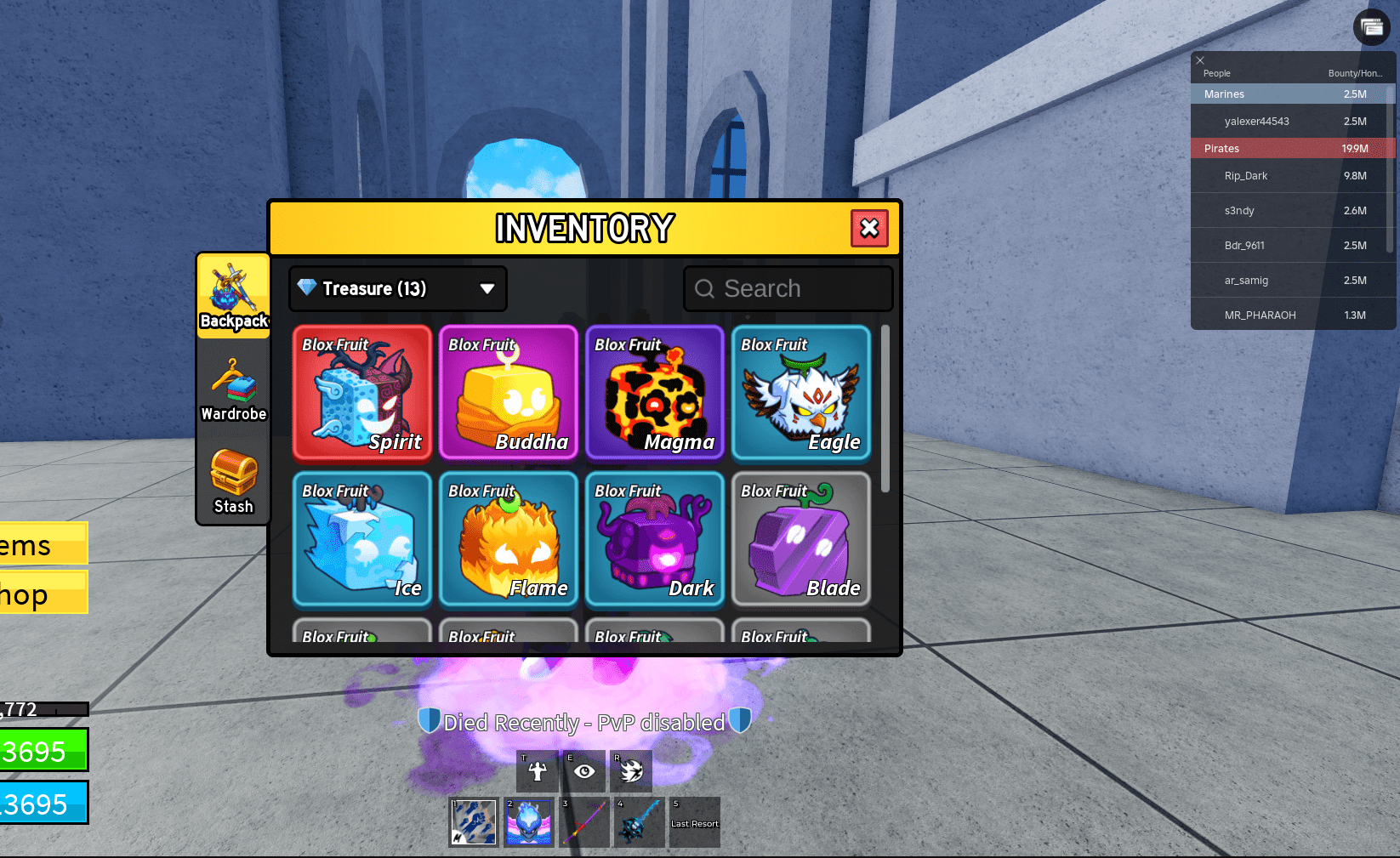The height and width of the screenshot is (858, 1400).
Task: Select the Dark fruit
Action: [654, 539]
